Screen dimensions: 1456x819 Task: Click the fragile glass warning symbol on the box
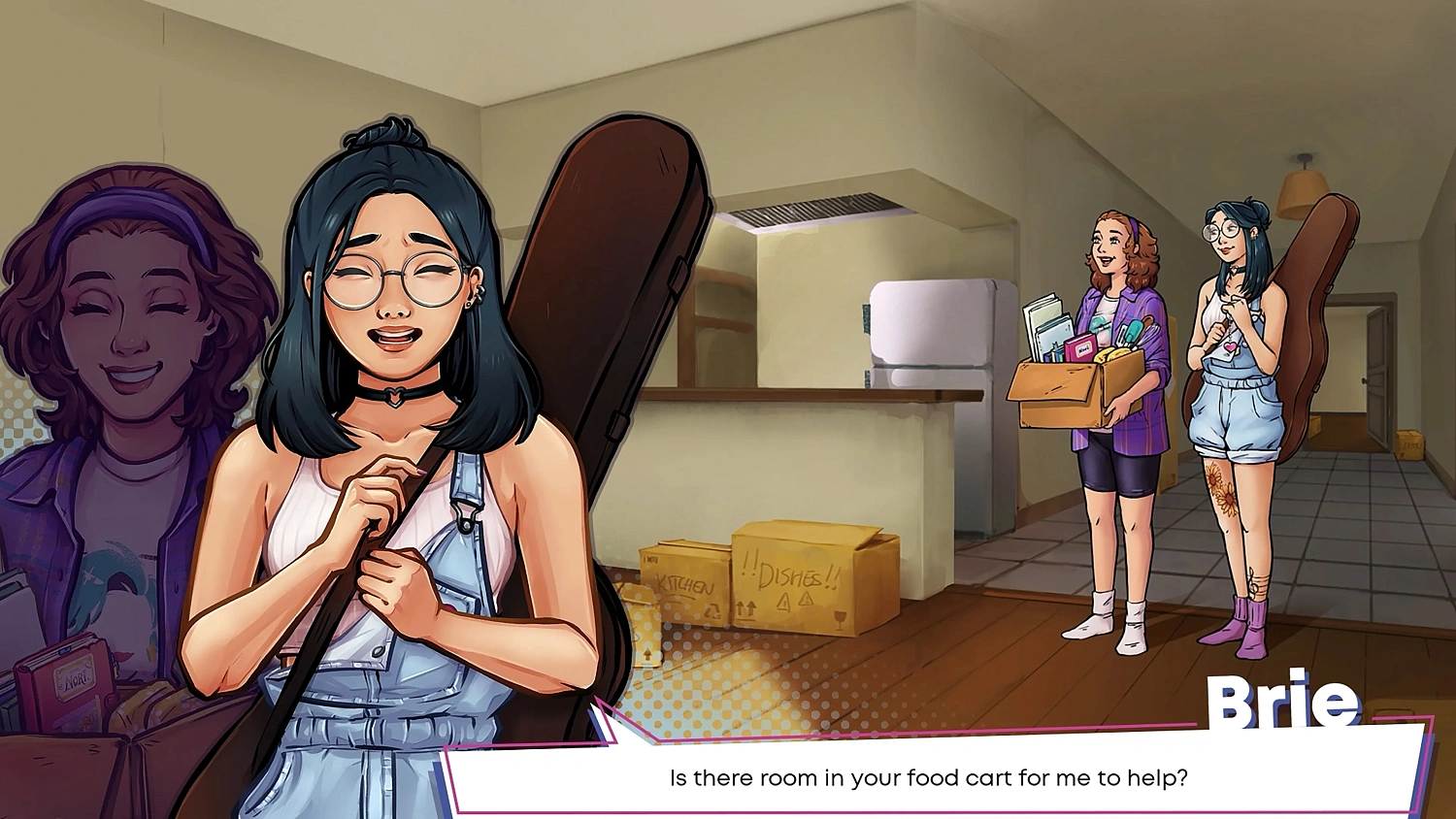tap(839, 617)
